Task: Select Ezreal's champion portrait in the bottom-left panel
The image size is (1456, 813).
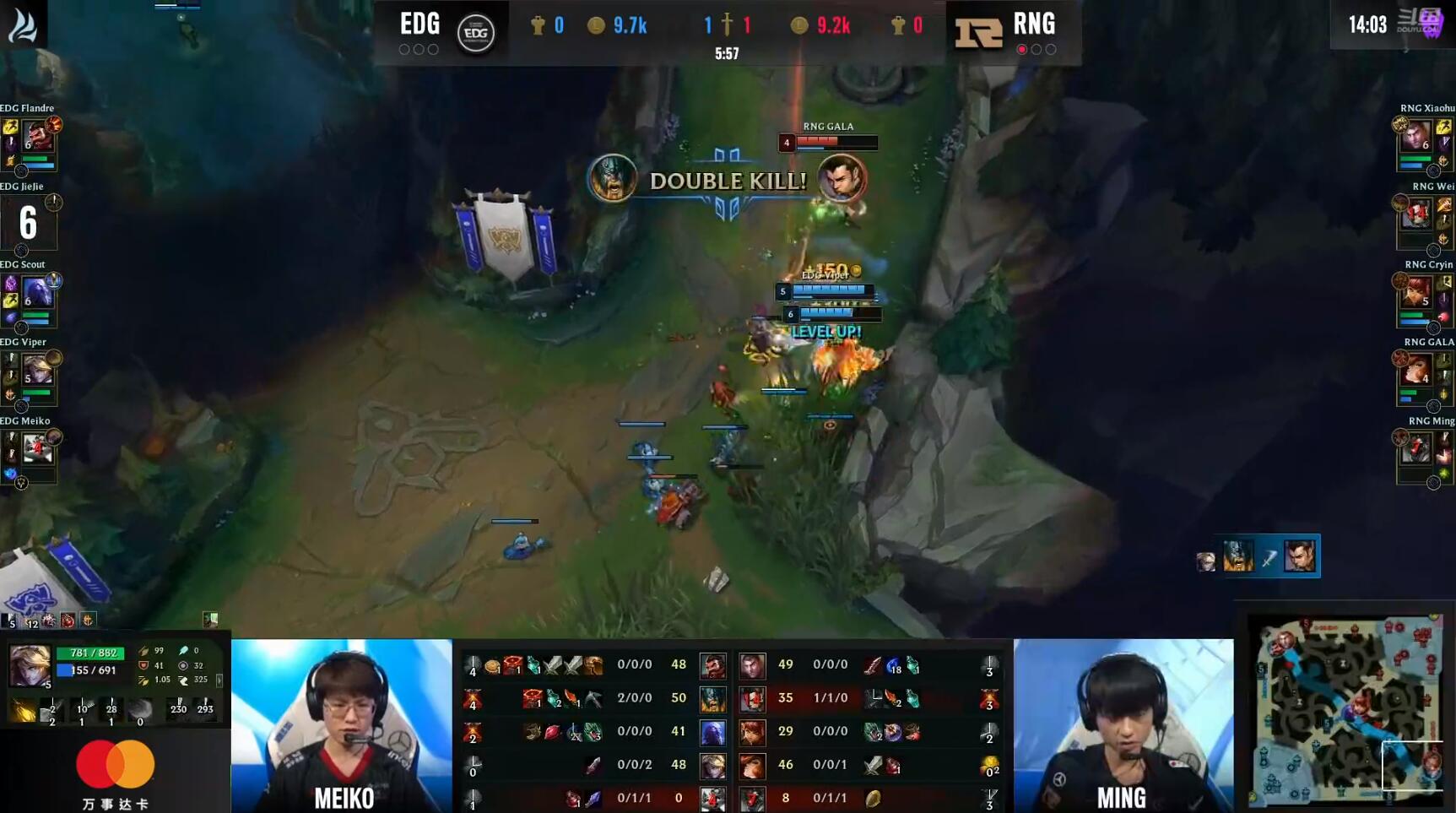Action: click(x=30, y=665)
